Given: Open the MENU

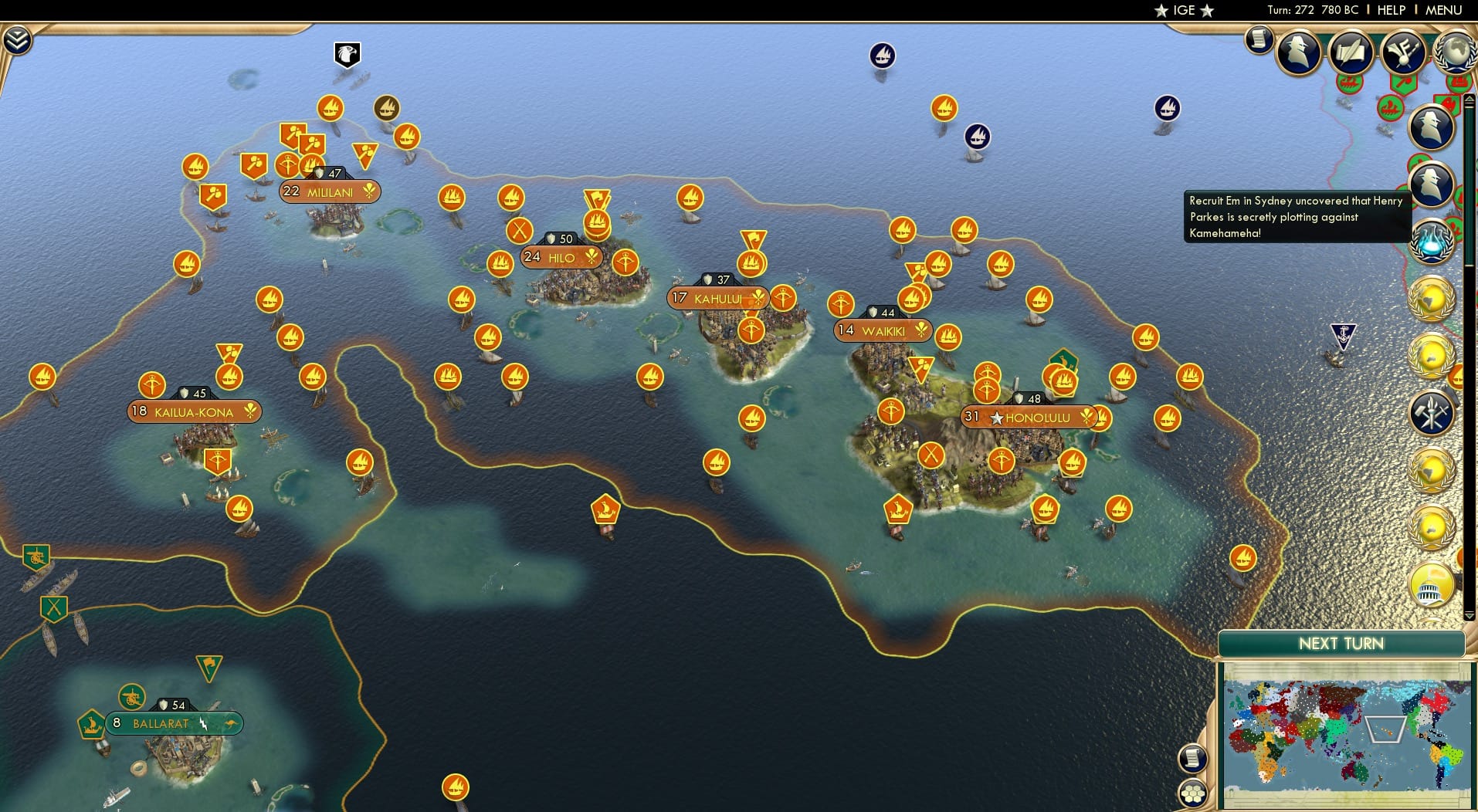Looking at the screenshot, I should click(1442, 10).
